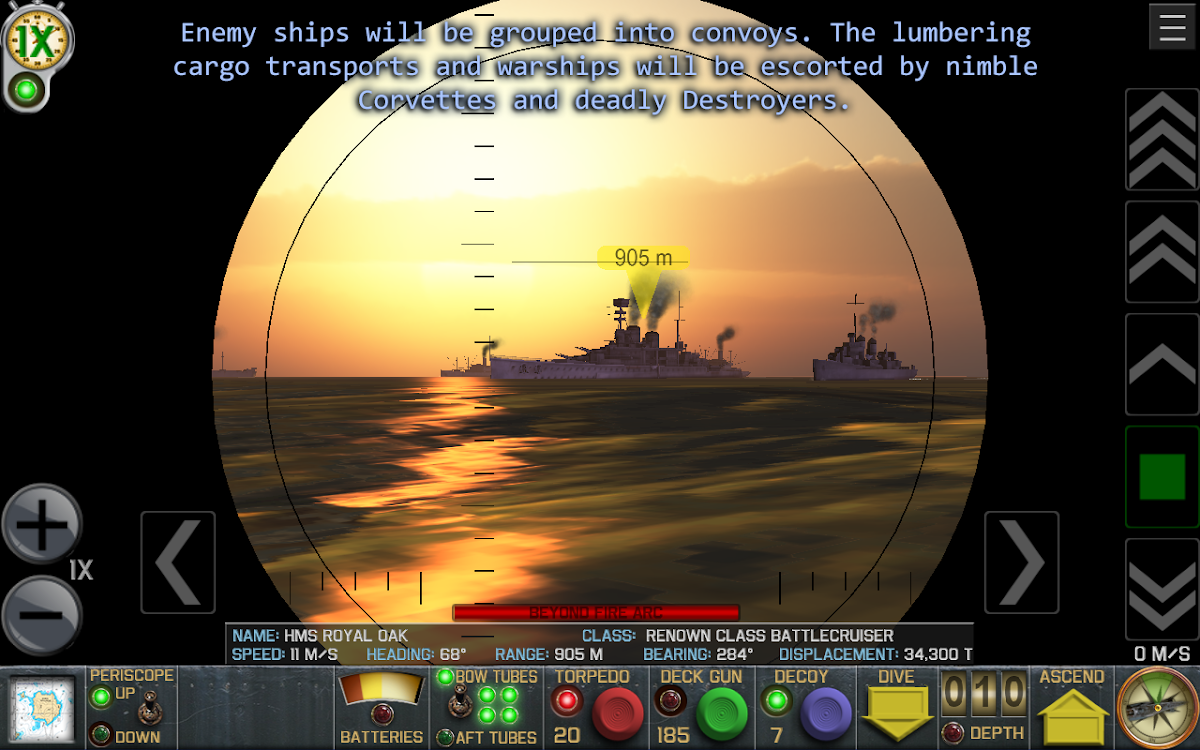Stop engines with the green square button
The width and height of the screenshot is (1200, 750).
click(1162, 477)
